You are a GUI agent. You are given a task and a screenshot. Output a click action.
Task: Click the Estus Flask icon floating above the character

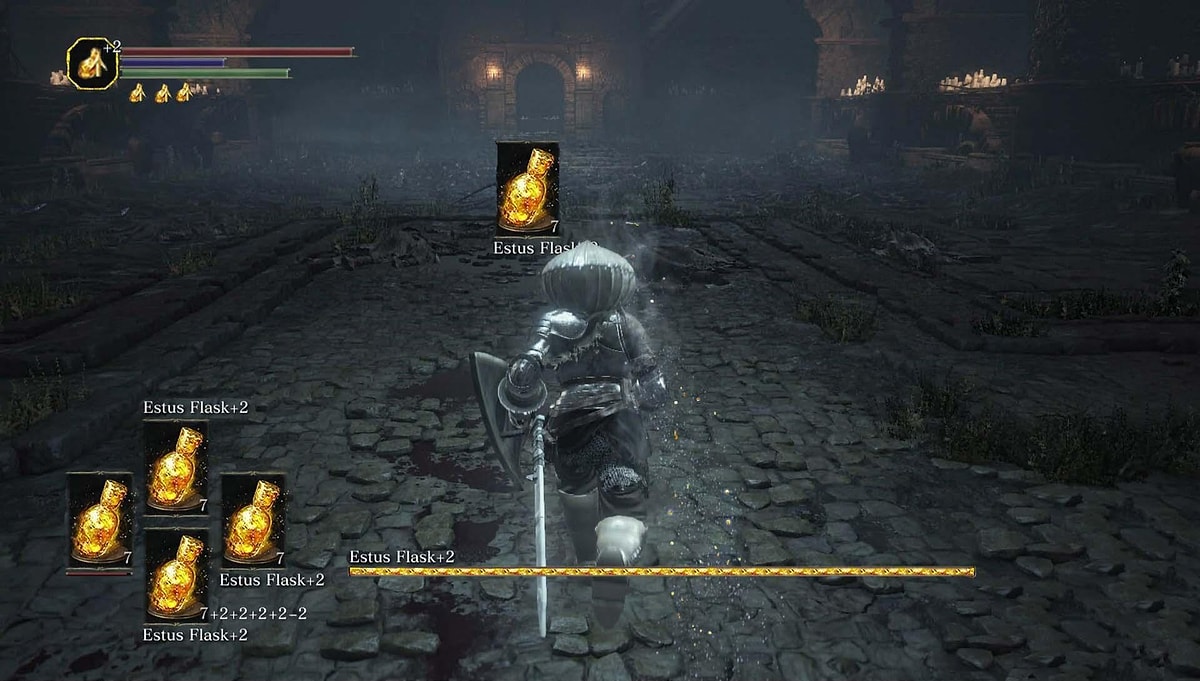tap(527, 188)
